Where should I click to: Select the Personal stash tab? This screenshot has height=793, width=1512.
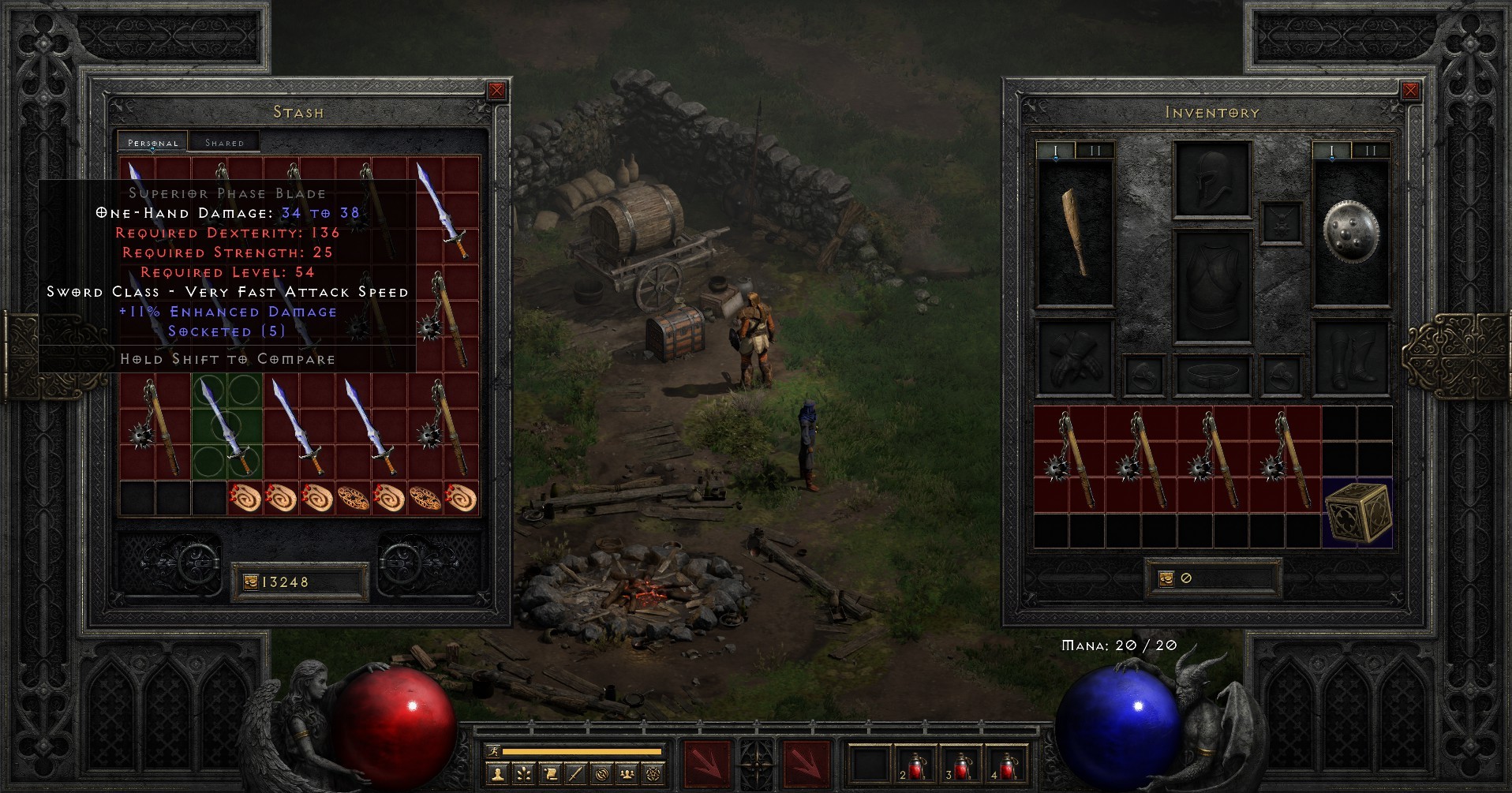tap(152, 143)
